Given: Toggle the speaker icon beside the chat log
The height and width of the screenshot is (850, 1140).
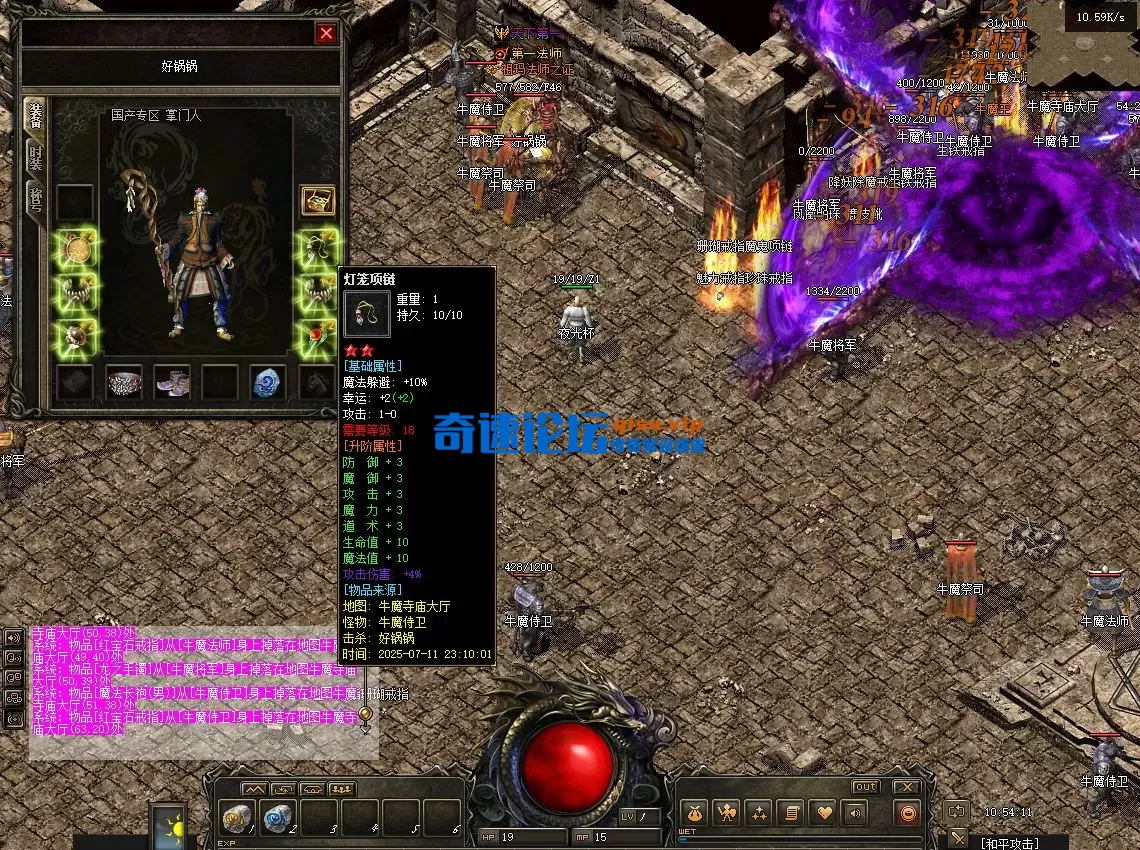Looking at the screenshot, I should [14, 638].
